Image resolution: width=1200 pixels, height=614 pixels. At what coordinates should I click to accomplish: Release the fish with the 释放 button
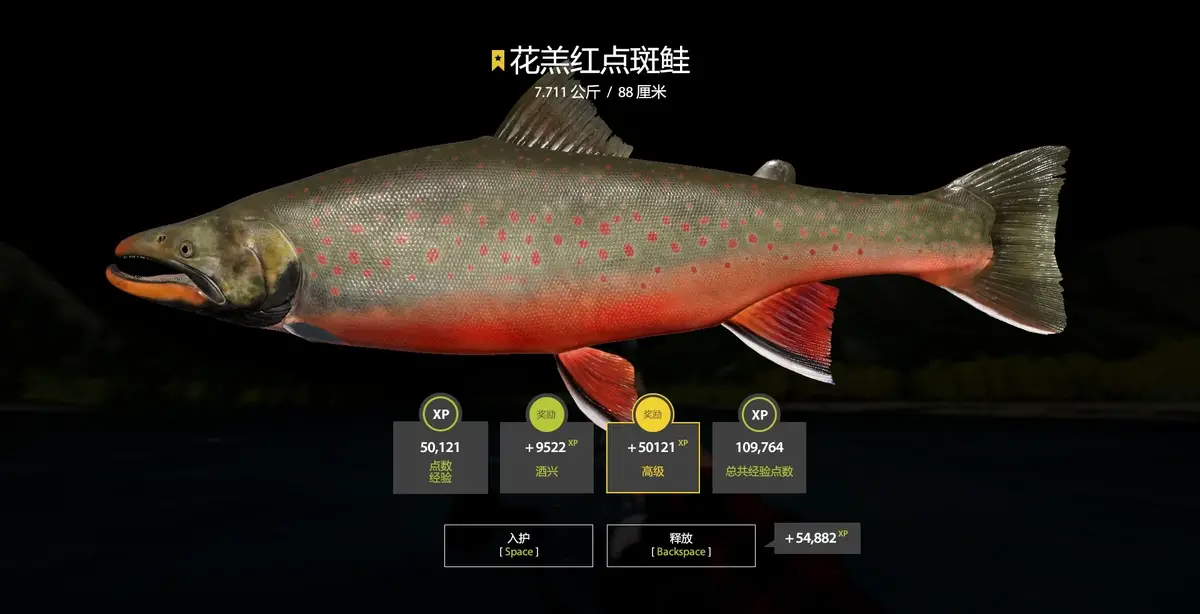681,545
